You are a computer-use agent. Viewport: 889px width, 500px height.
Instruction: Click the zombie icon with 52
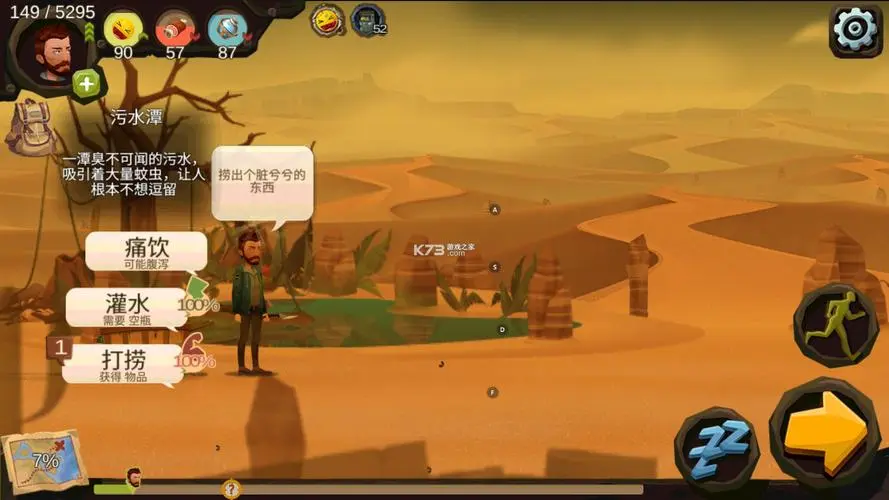[367, 20]
